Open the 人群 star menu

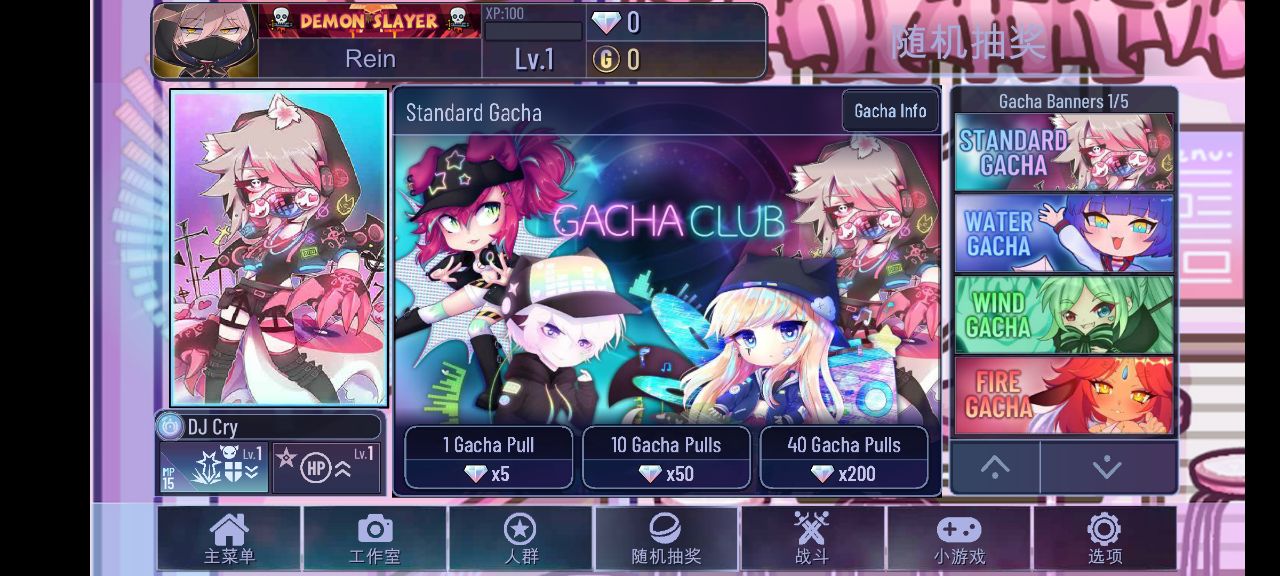click(520, 539)
